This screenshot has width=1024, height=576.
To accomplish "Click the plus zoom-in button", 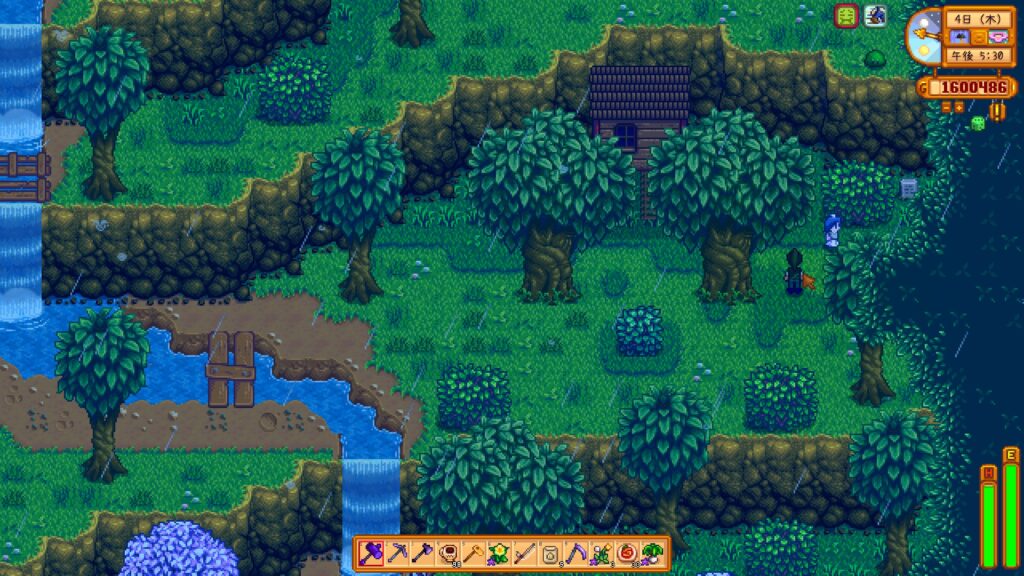I will [960, 106].
